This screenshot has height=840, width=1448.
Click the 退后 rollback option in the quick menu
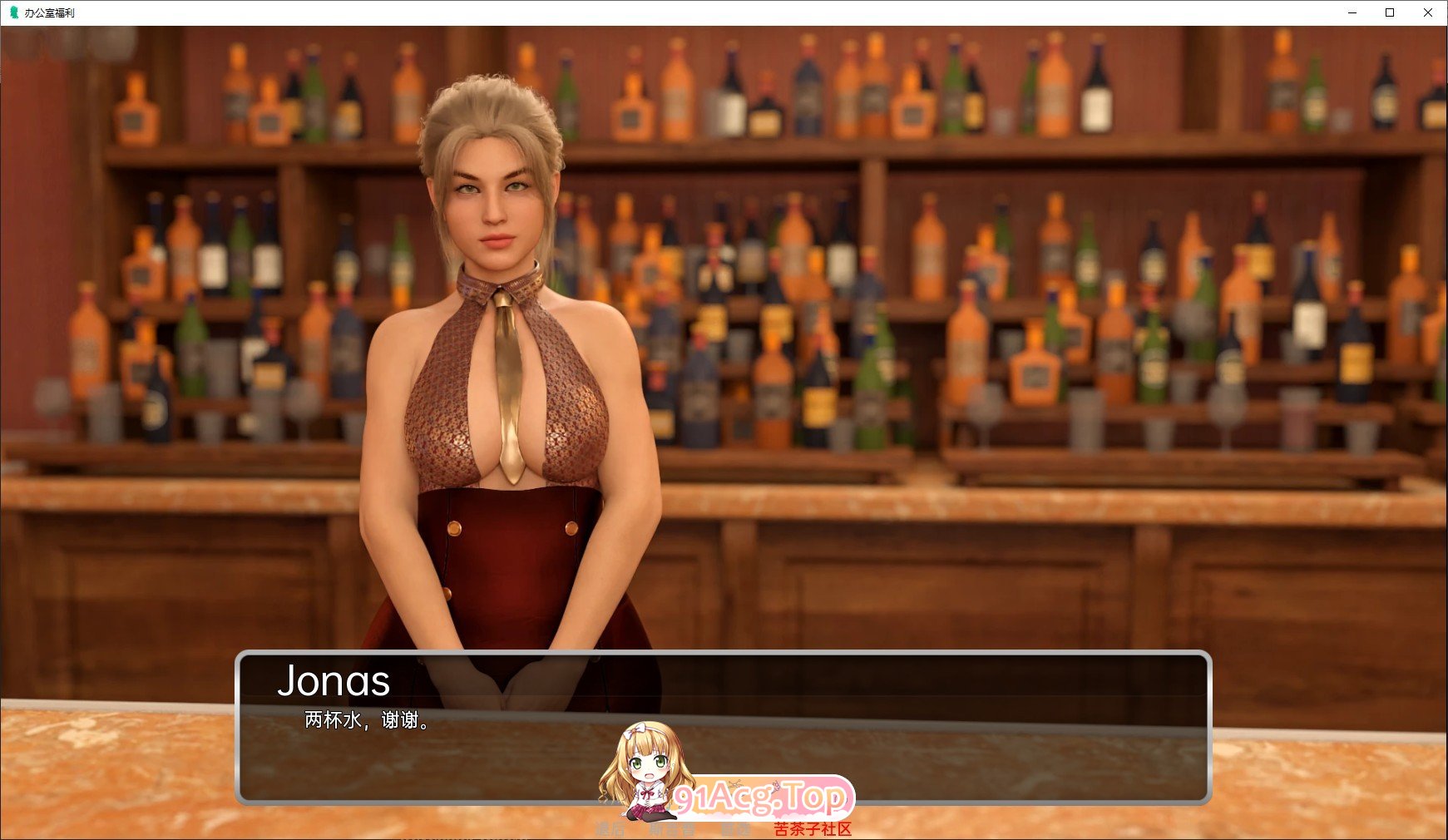610,829
